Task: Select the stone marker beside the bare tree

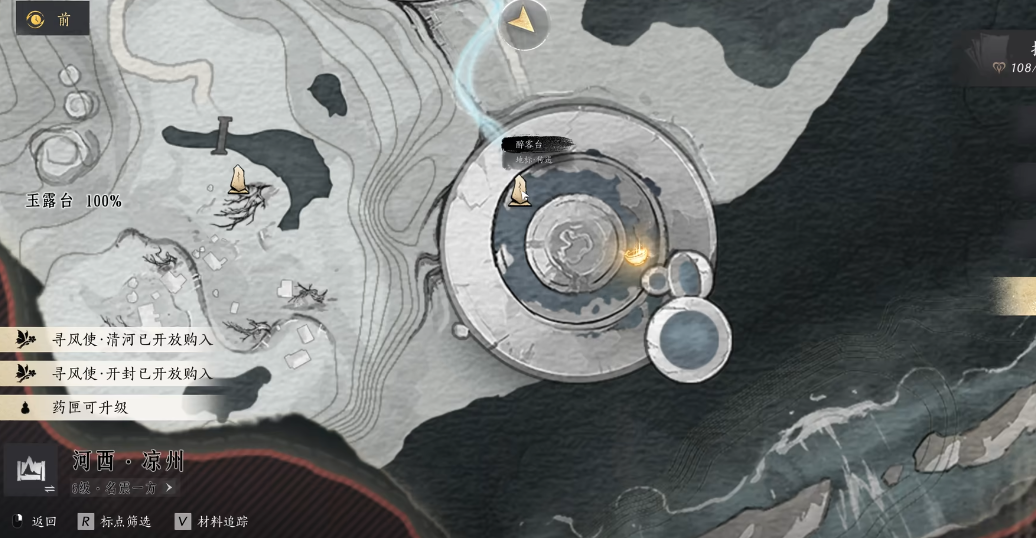Action: click(x=238, y=179)
